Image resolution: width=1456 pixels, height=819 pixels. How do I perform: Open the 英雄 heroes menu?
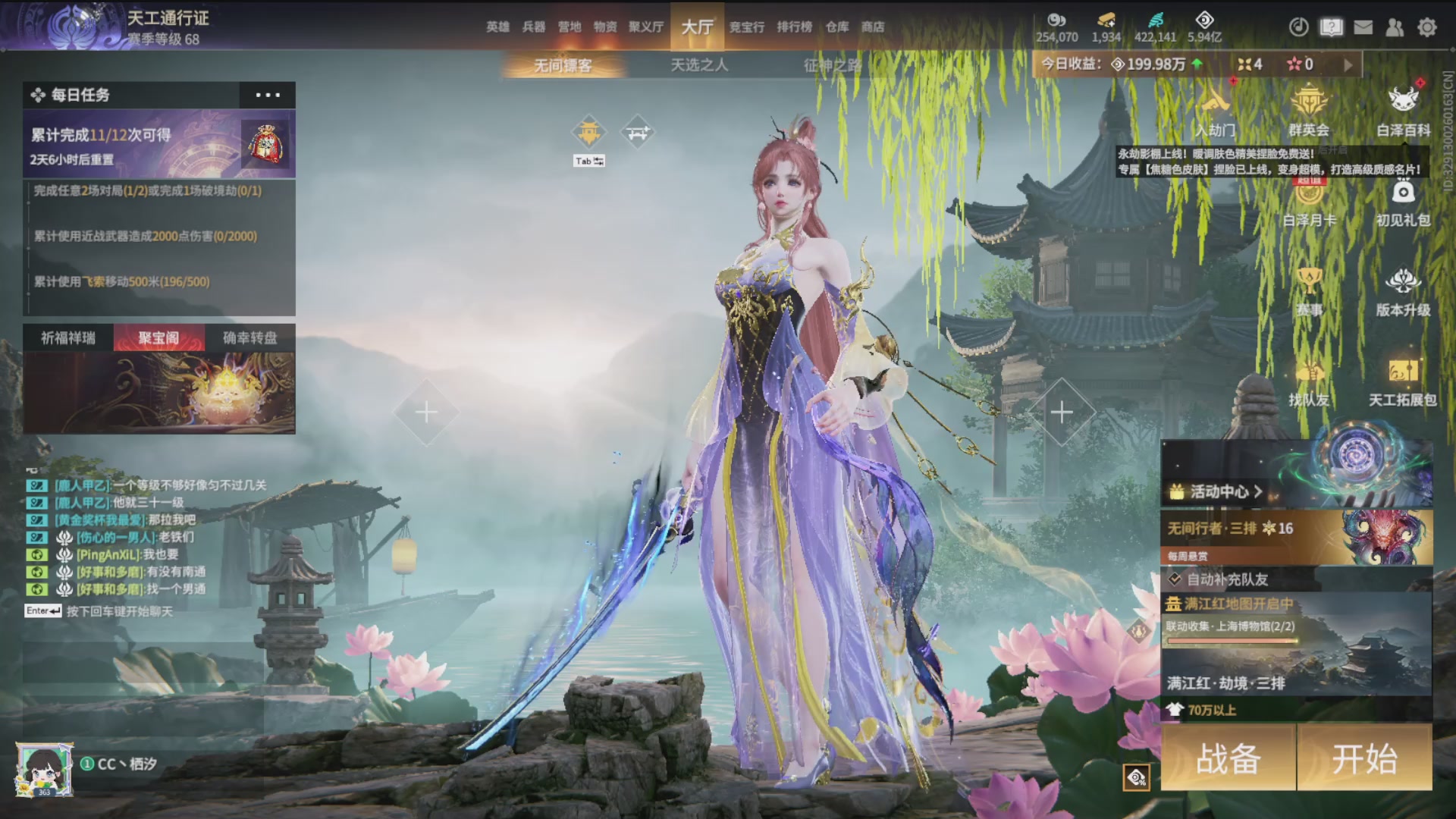click(497, 27)
